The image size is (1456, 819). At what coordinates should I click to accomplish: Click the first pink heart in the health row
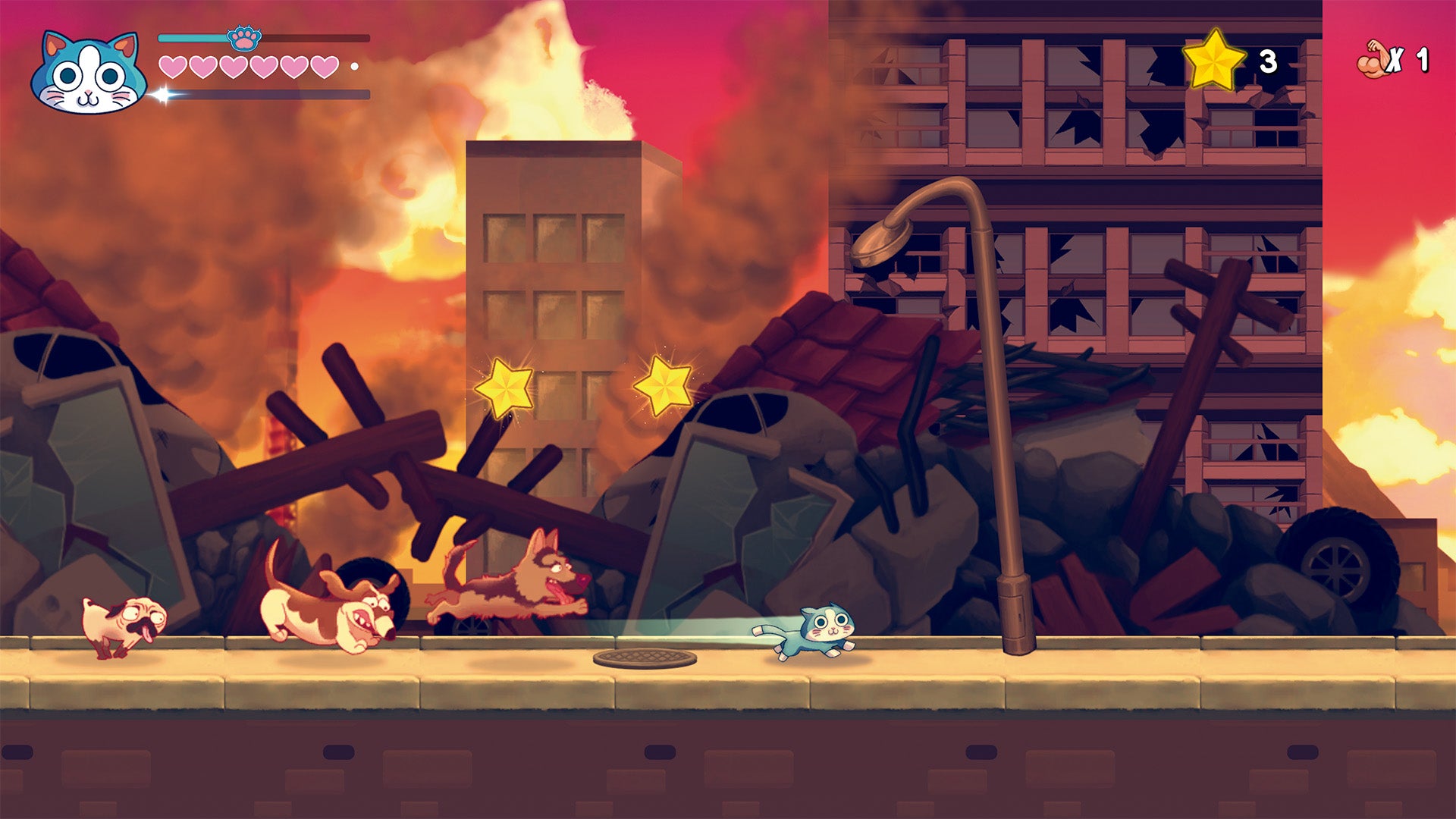click(x=173, y=65)
